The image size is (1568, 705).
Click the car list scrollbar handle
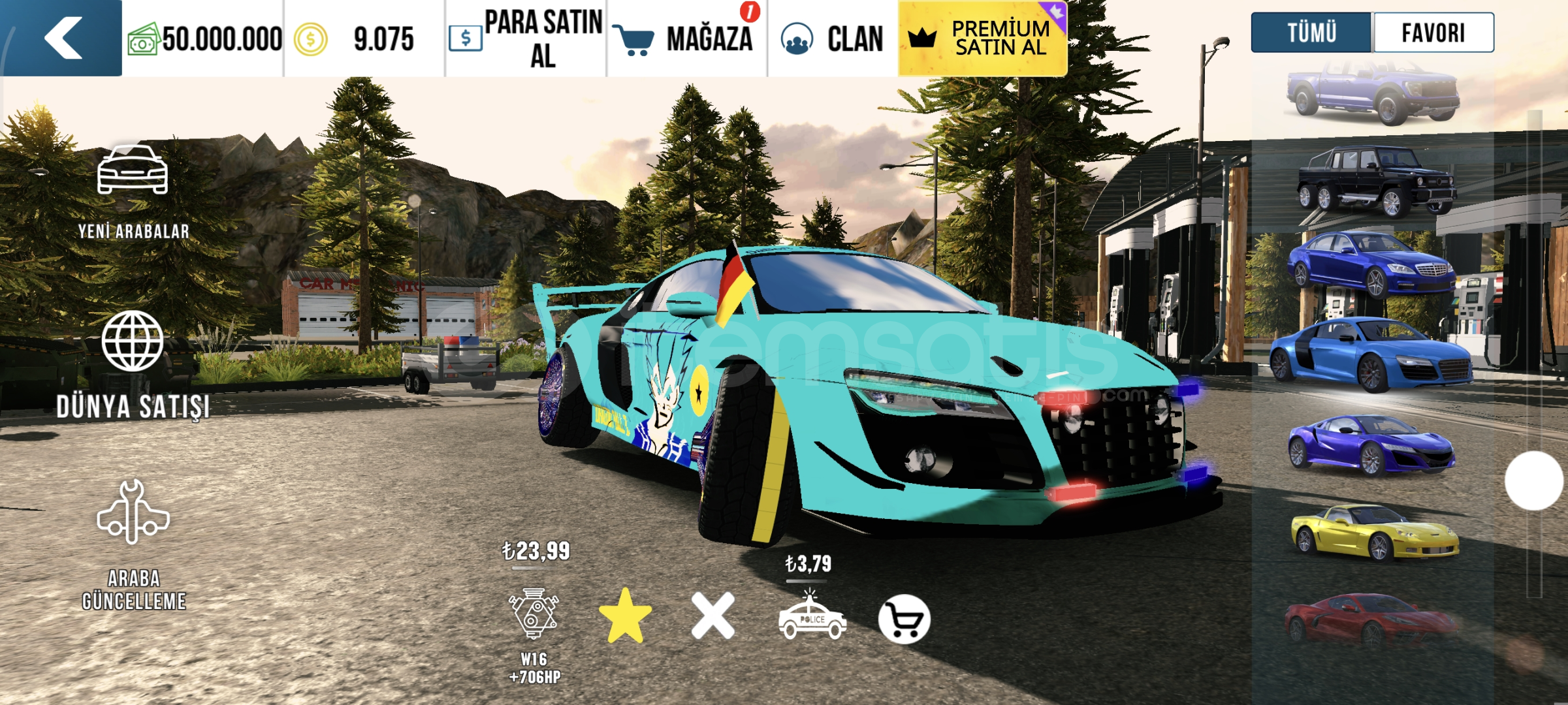(x=1533, y=480)
